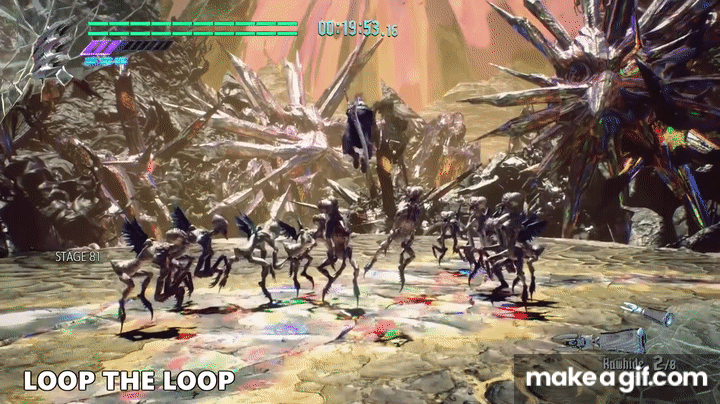
Task: Open the makeagif.com watermark link
Action: click(x=617, y=378)
